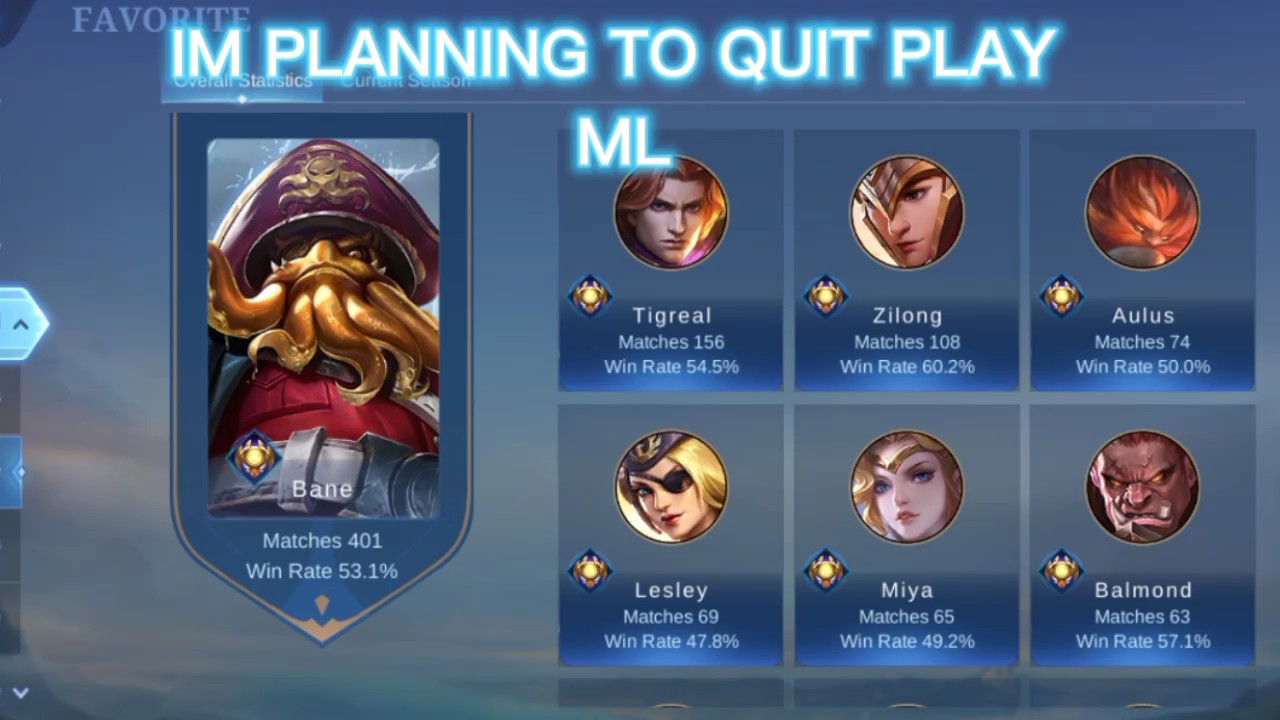1280x720 pixels.
Task: Click the Balmond hero tile
Action: click(x=1142, y=535)
